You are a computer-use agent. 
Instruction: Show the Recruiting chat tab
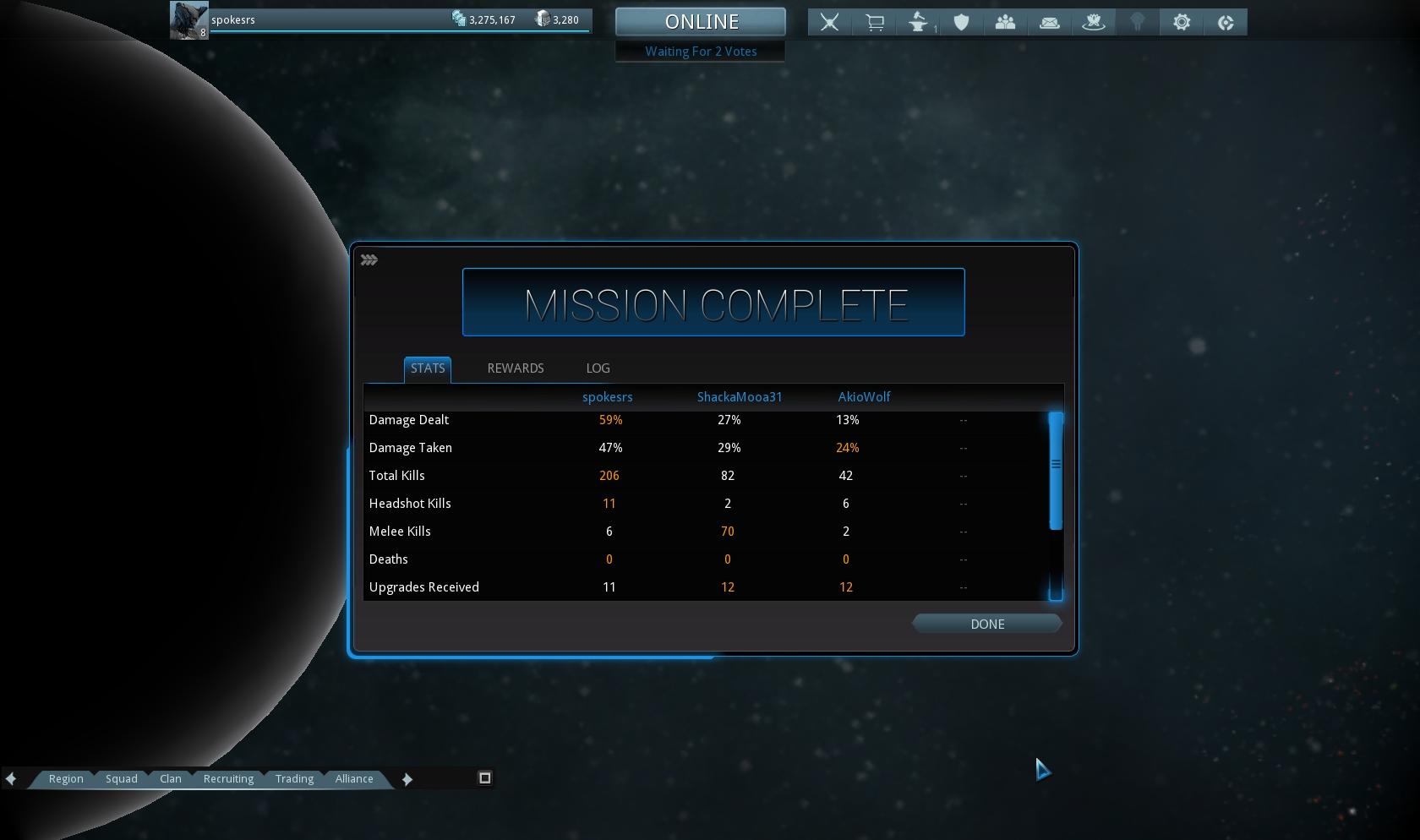pyautogui.click(x=228, y=779)
